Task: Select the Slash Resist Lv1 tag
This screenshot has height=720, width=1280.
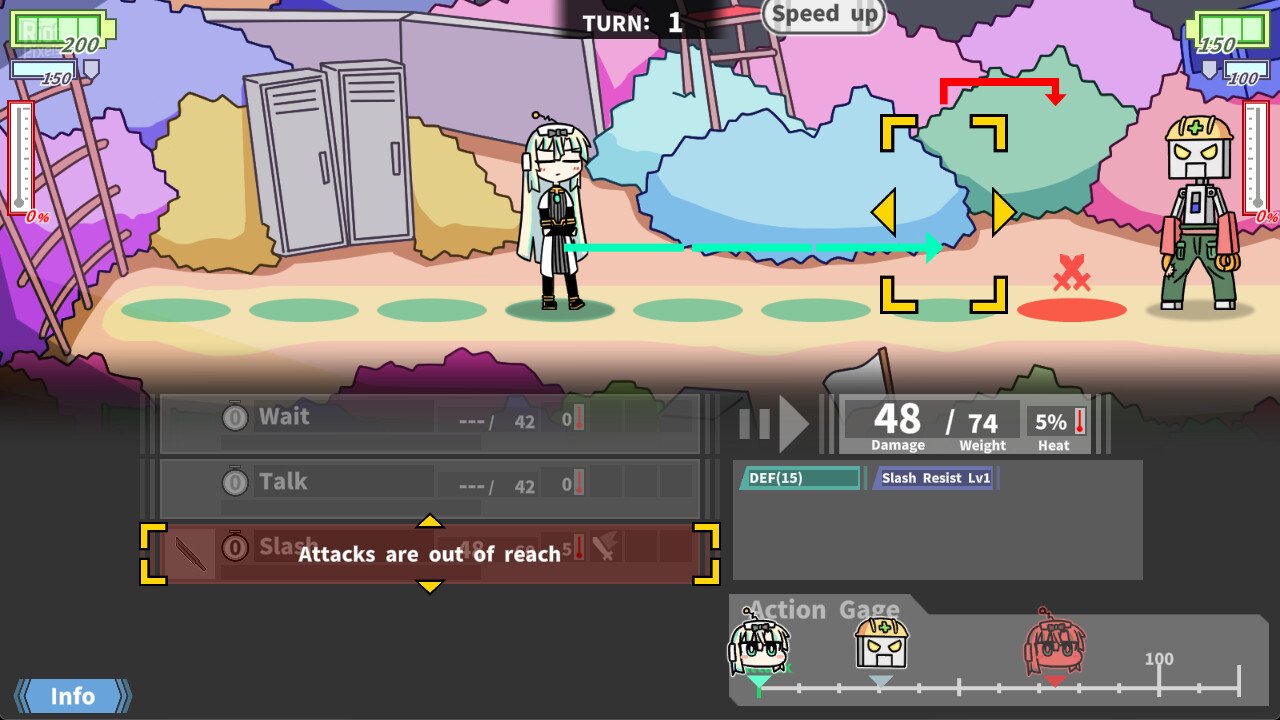Action: coord(935,478)
